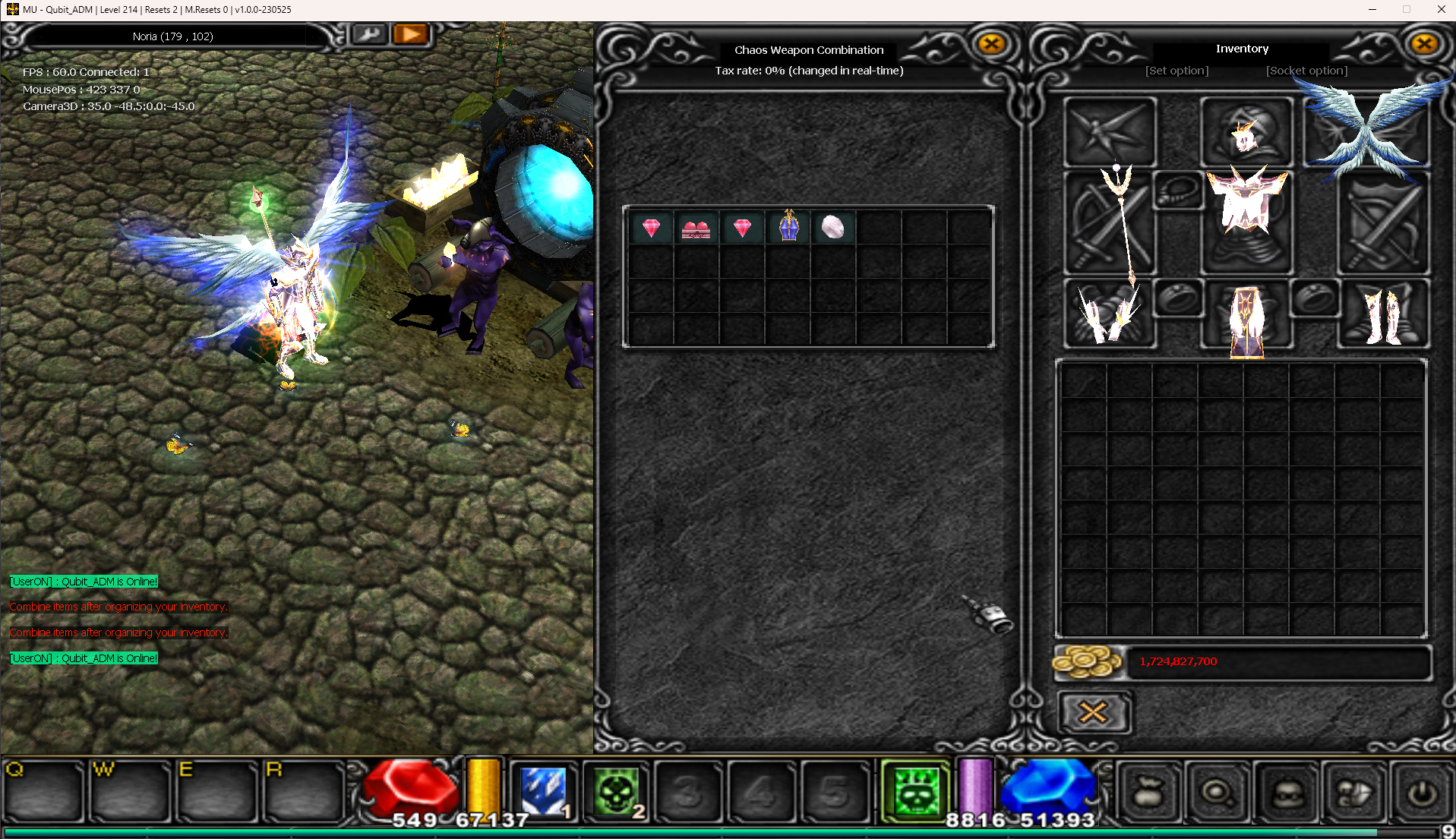The width and height of the screenshot is (1456, 839).
Task: Close the Inventory panel with top X
Action: (x=1424, y=44)
